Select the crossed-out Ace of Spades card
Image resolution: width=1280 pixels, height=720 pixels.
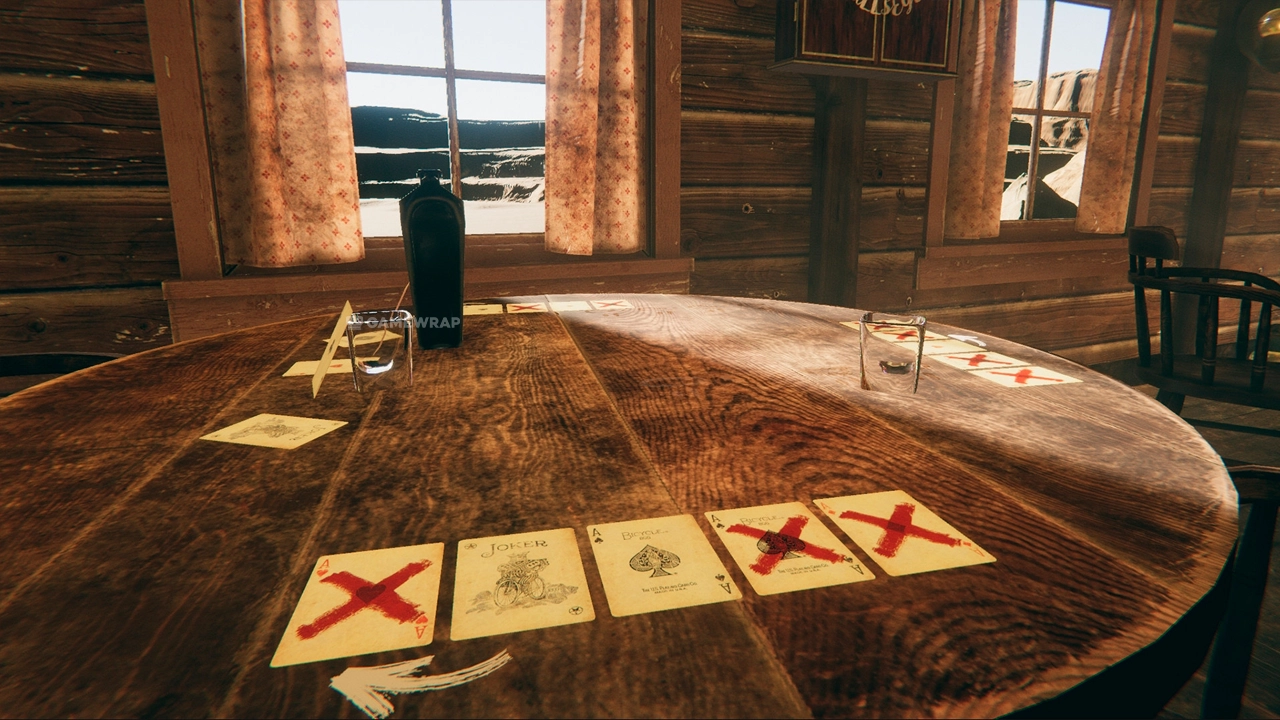click(x=787, y=546)
